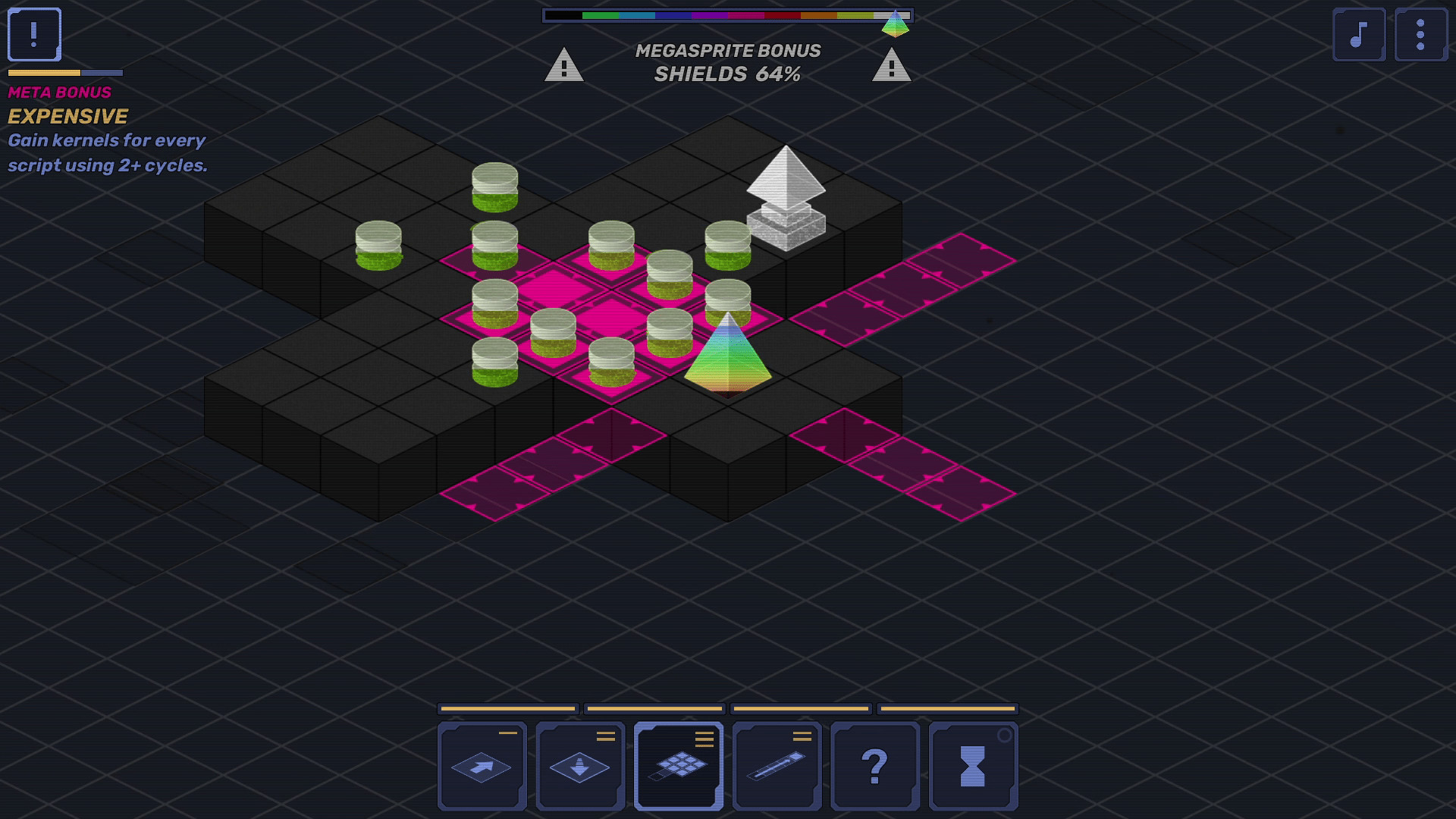The image size is (1456, 819).
Task: Open the question mark help card
Action: tap(877, 766)
